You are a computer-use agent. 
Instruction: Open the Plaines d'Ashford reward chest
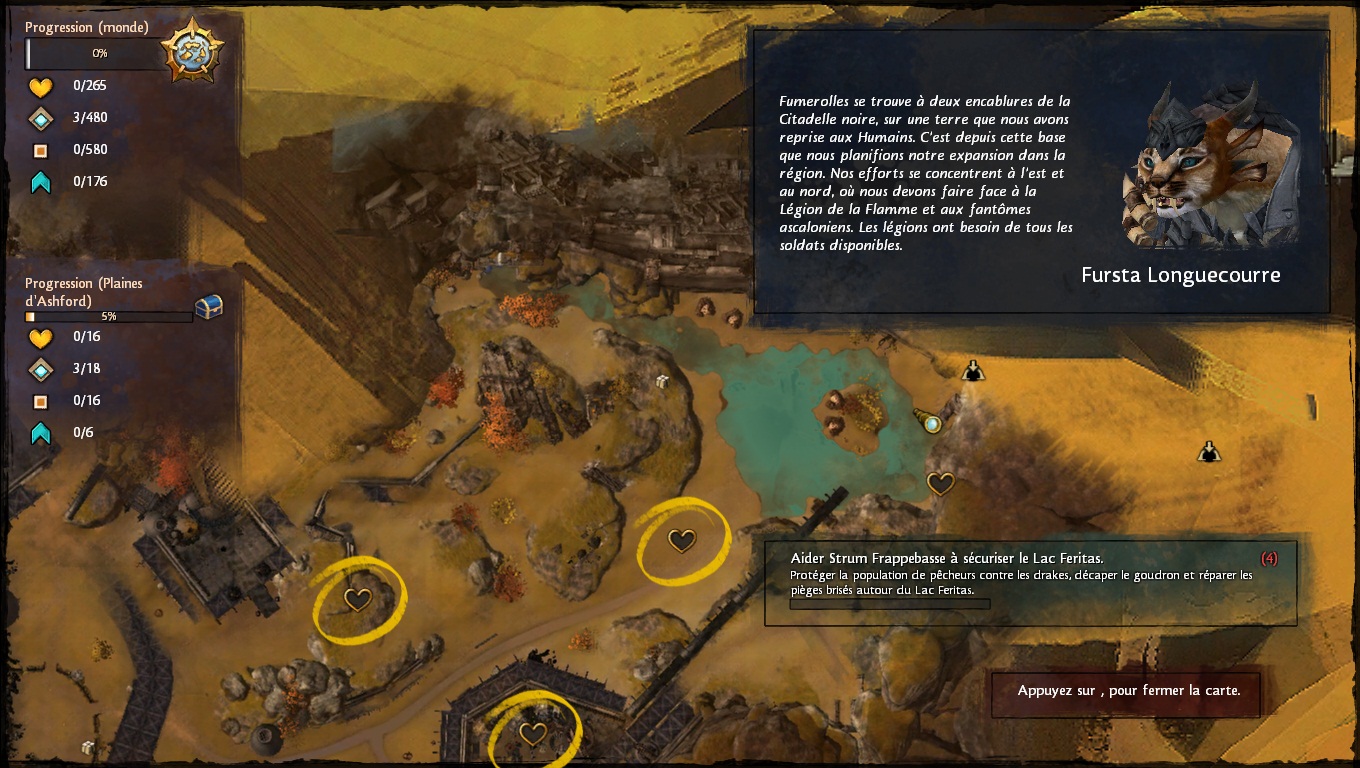208,307
